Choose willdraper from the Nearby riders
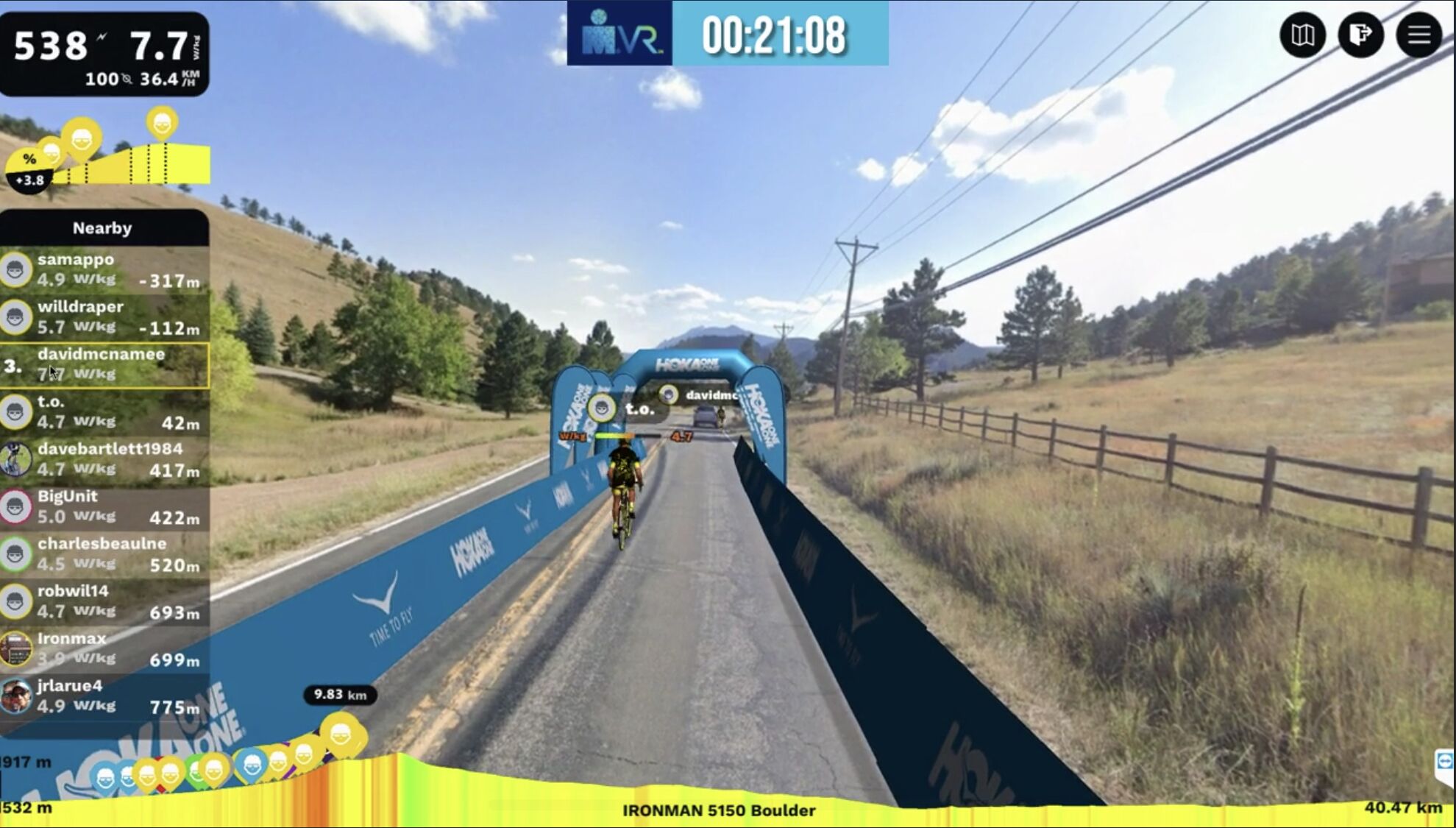This screenshot has height=828, width=1456. pyautogui.click(x=104, y=317)
